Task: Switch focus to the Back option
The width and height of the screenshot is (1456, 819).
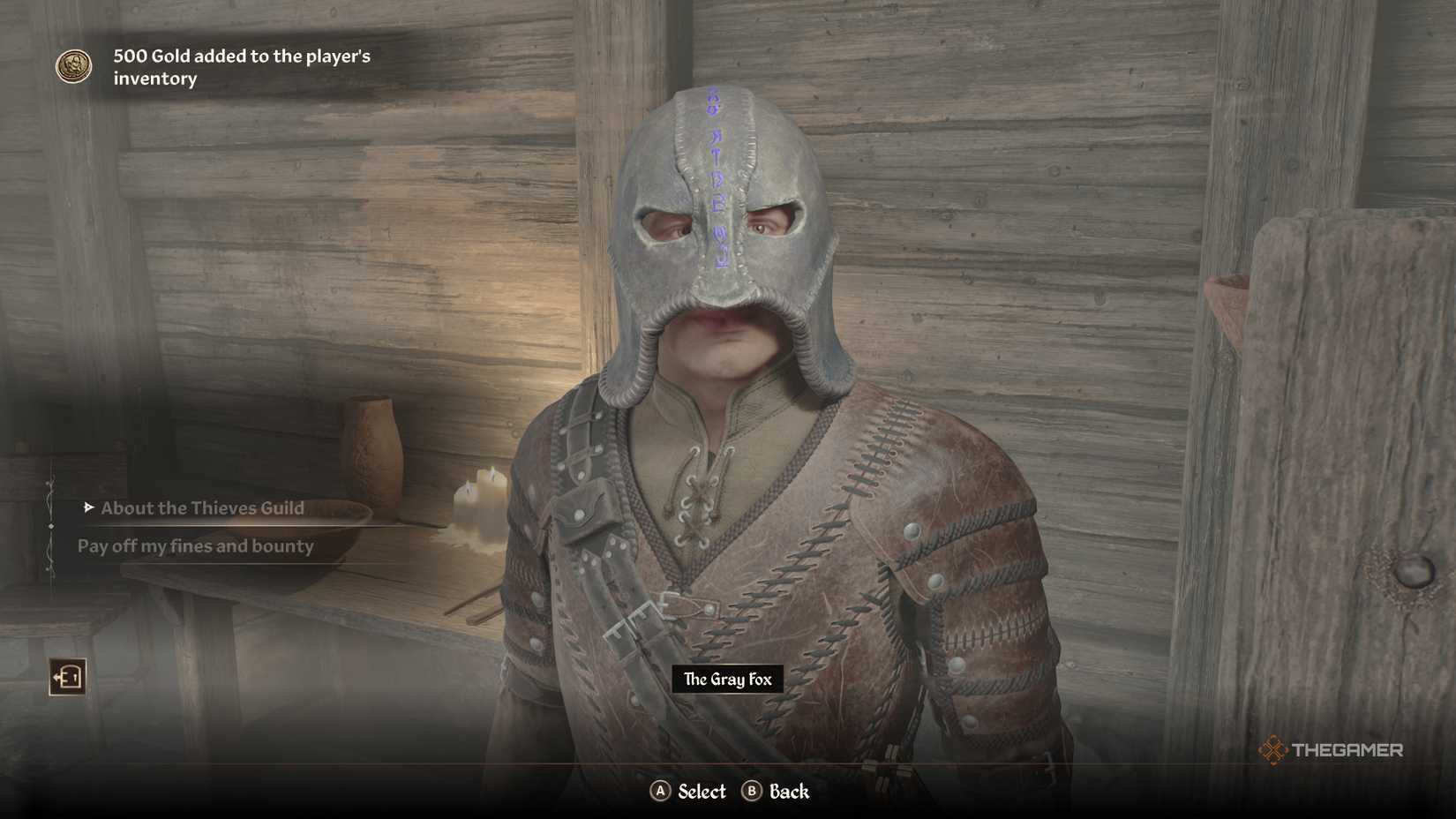Action: [779, 792]
